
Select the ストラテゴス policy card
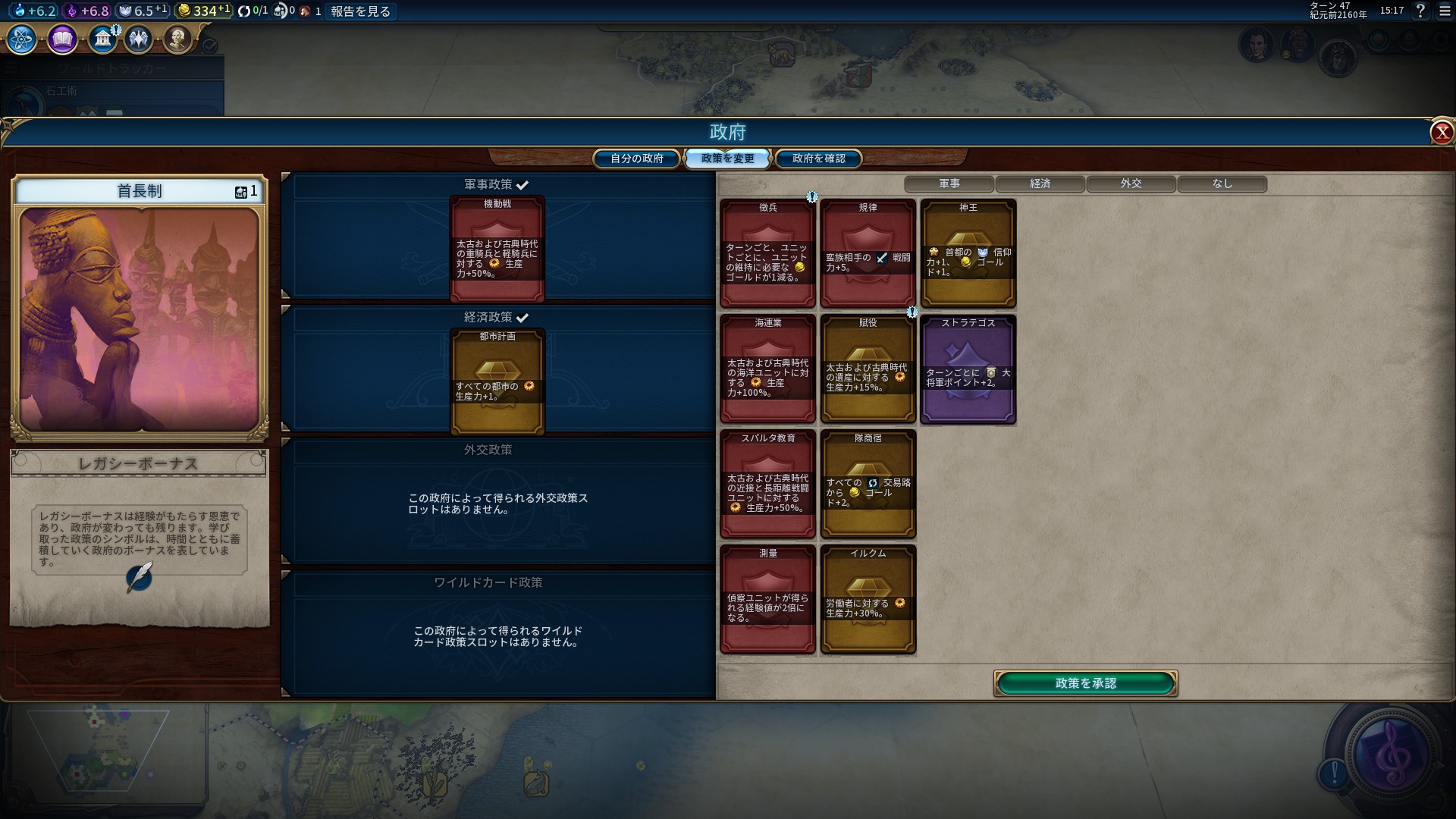(x=968, y=369)
